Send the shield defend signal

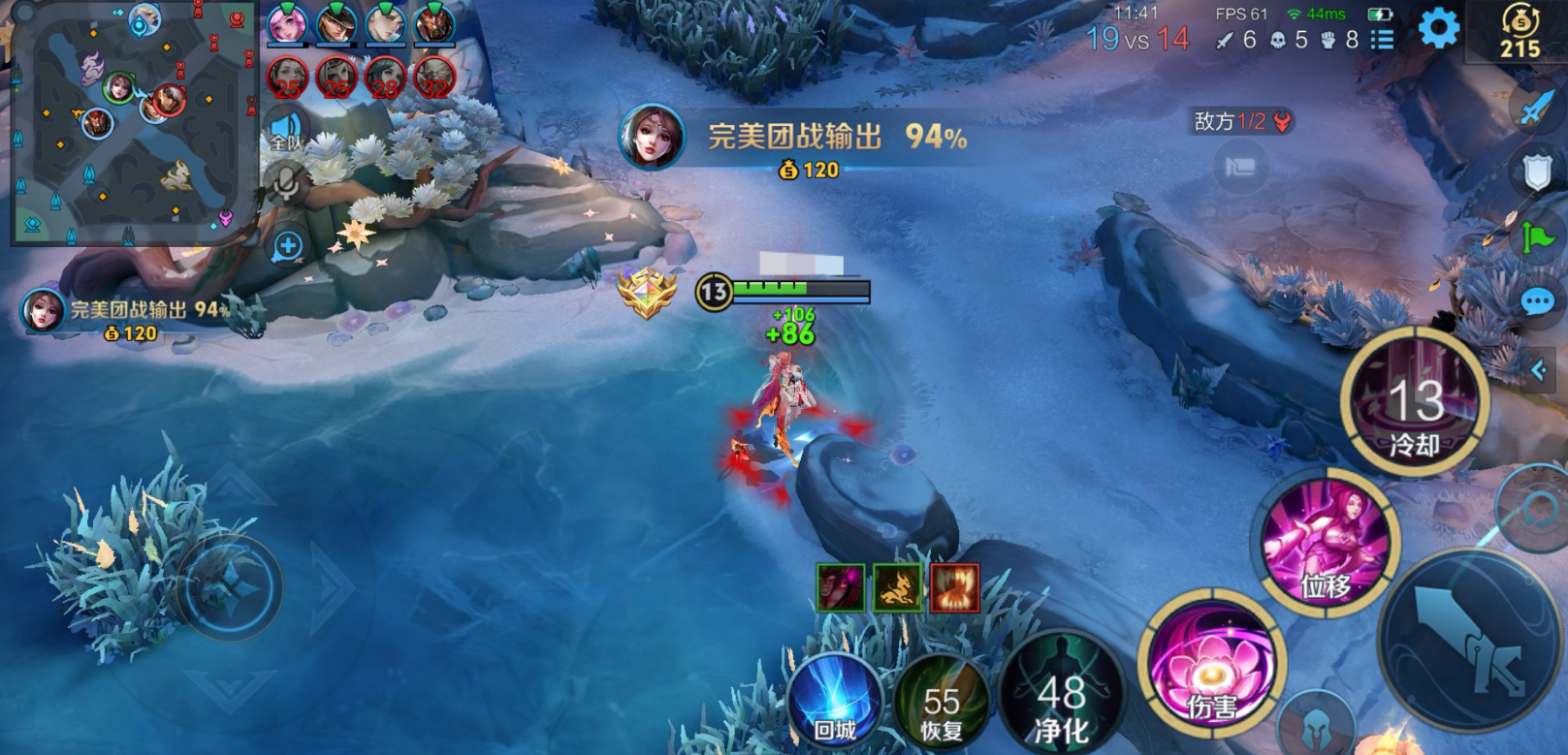coord(1538,173)
